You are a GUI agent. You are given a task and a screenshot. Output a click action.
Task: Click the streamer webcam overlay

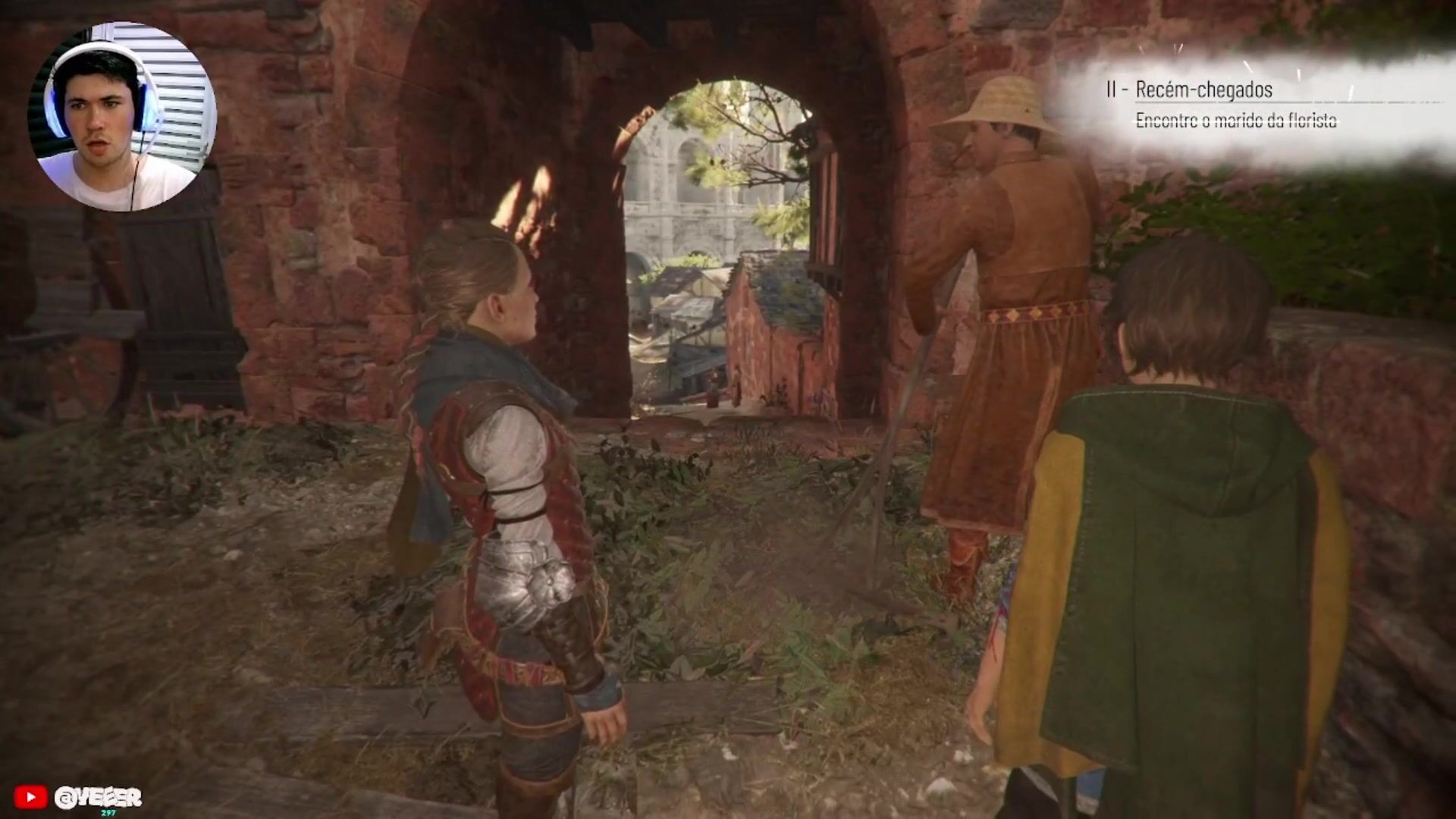coord(121,117)
